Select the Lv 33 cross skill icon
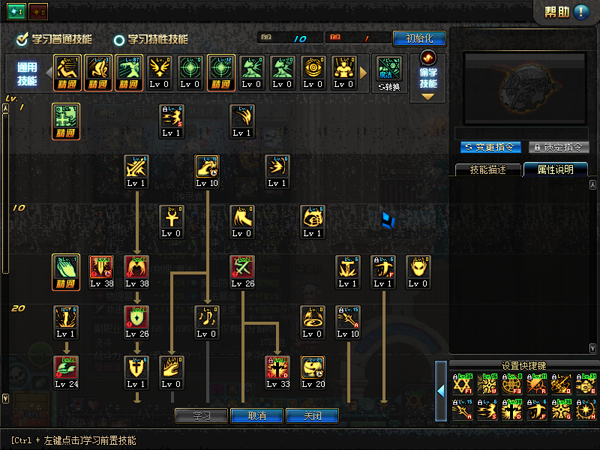Viewport: 600px width, 450px height. [277, 367]
